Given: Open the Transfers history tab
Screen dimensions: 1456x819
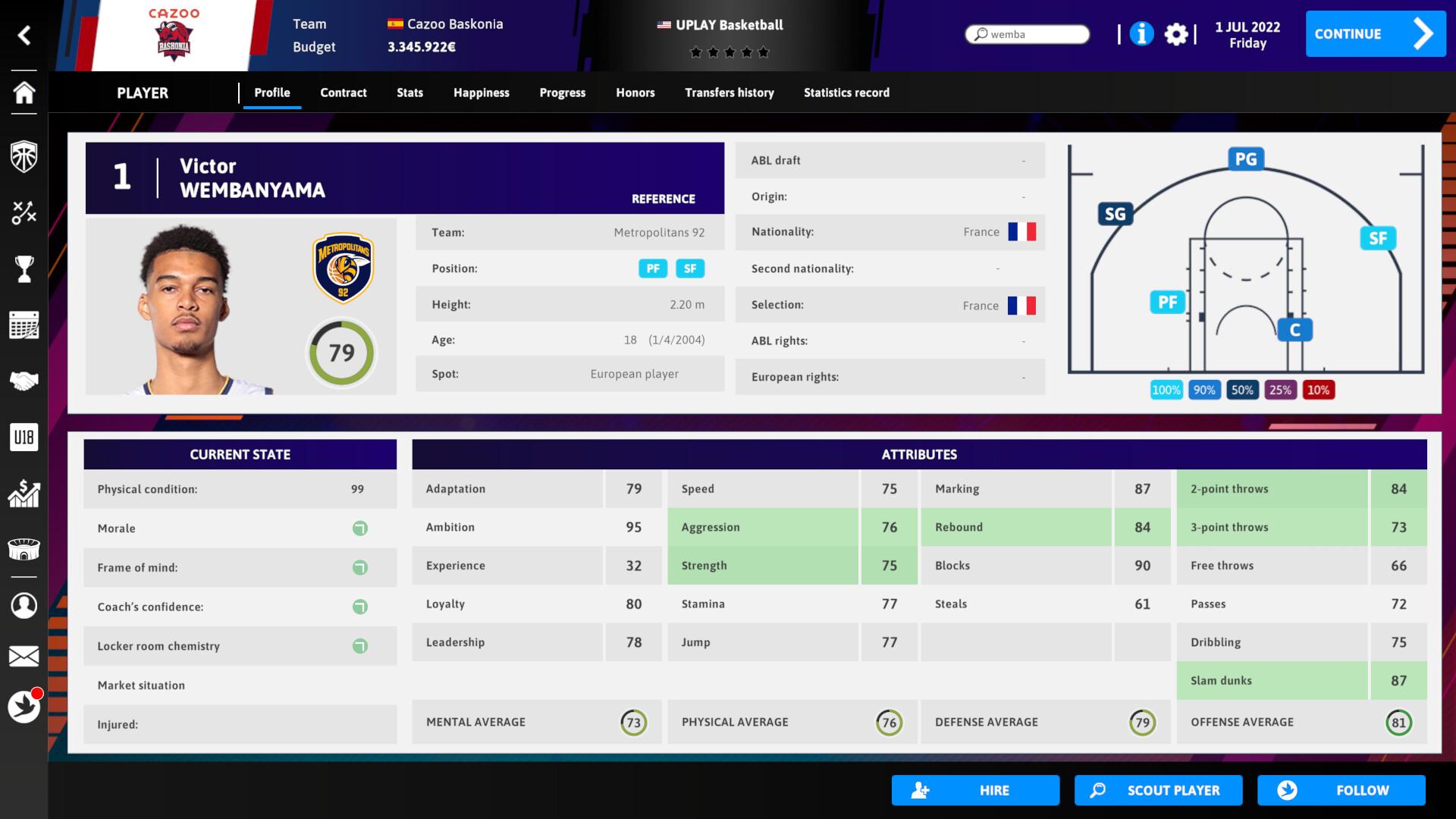Looking at the screenshot, I should pos(730,93).
